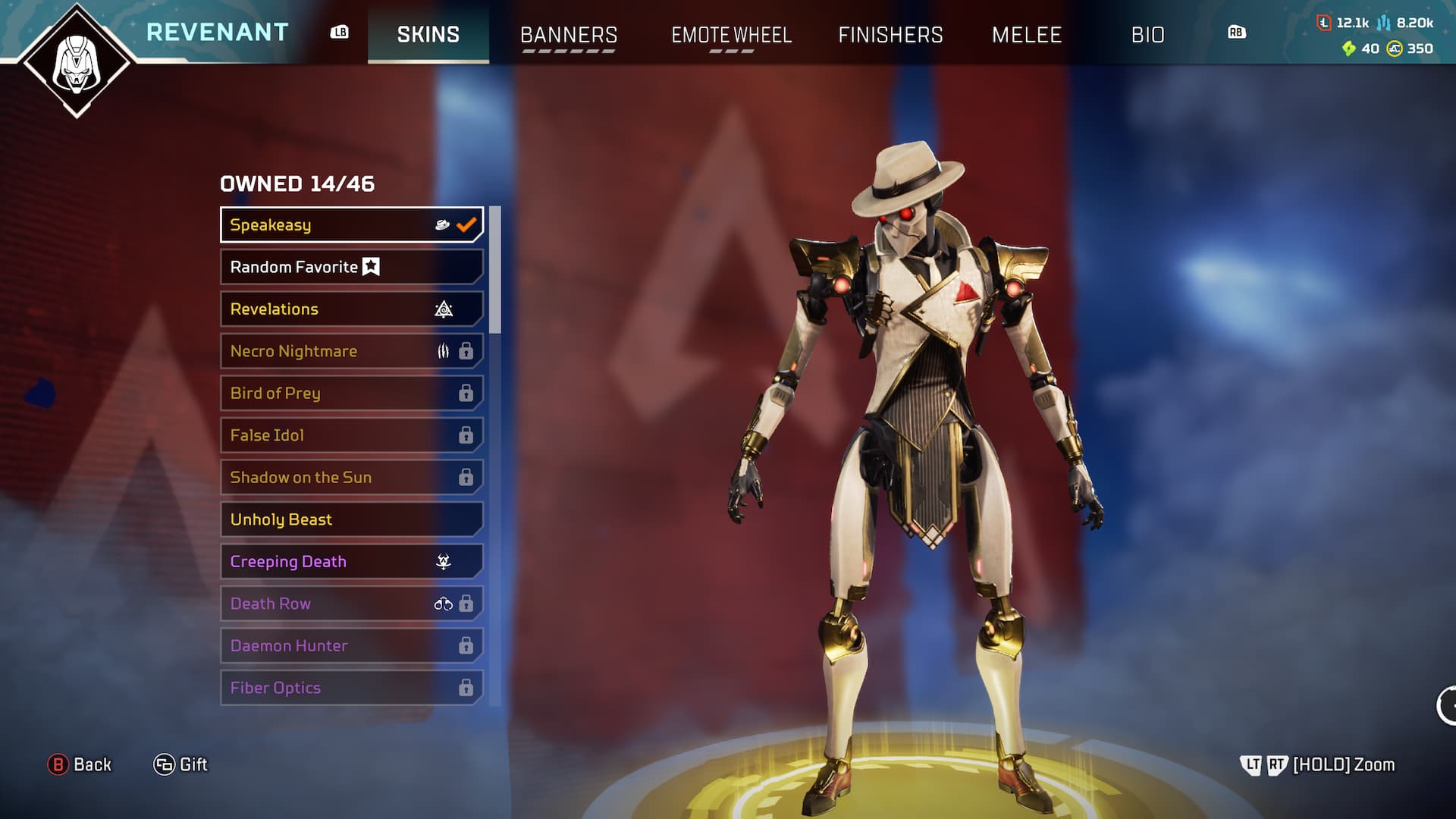Choose Shadow on the Sun skin
1456x819 pixels.
351,478
